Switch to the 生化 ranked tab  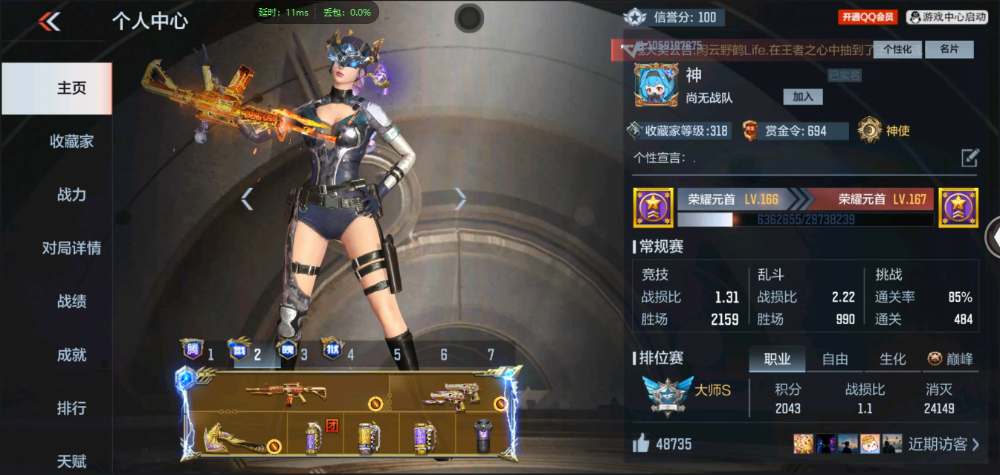click(x=892, y=359)
